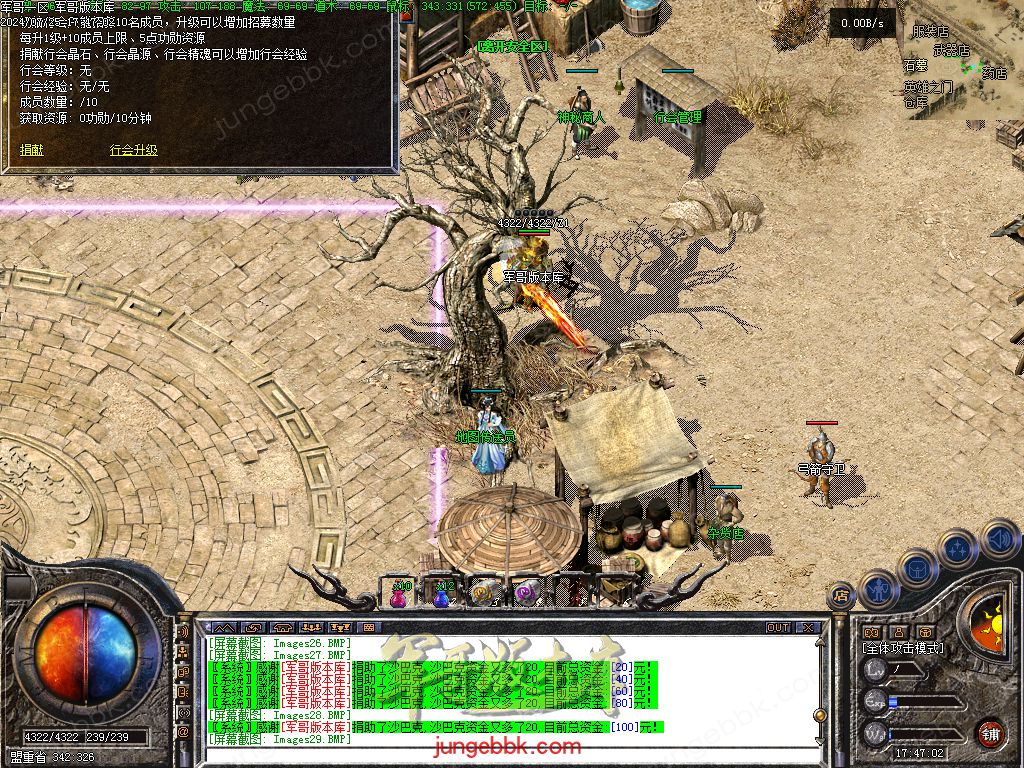The width and height of the screenshot is (1024, 768).
Task: Open the 店 shop button
Action: [841, 596]
